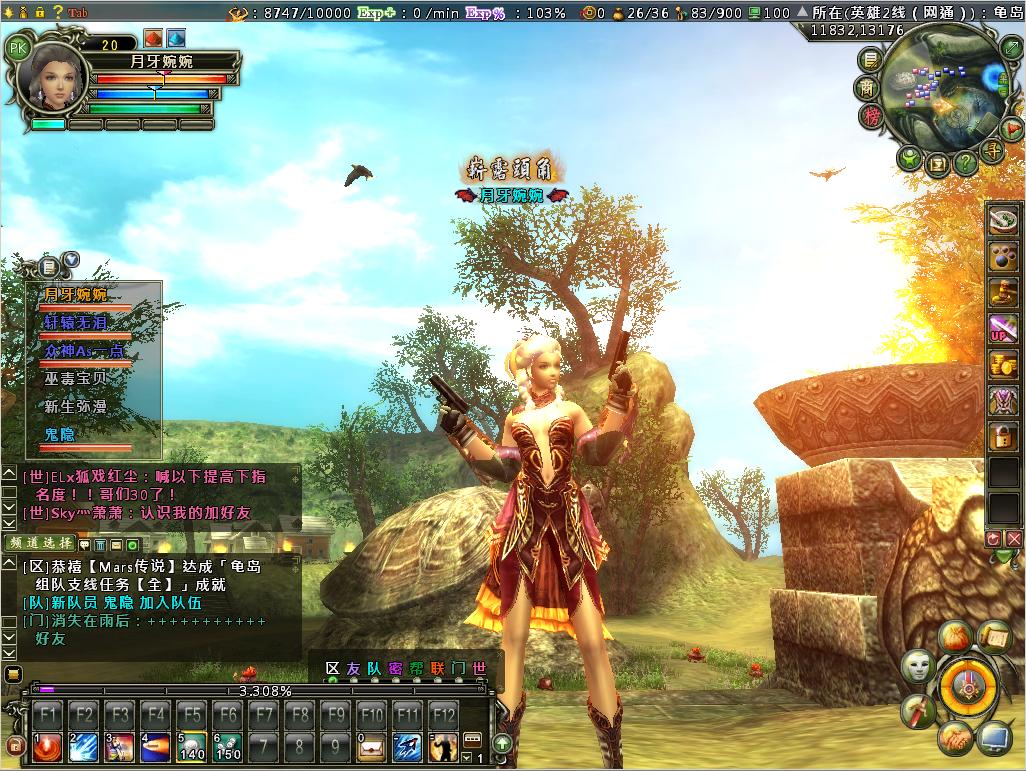1026x771 pixels.
Task: Click the 寻 pathfinding button
Action: point(992,151)
